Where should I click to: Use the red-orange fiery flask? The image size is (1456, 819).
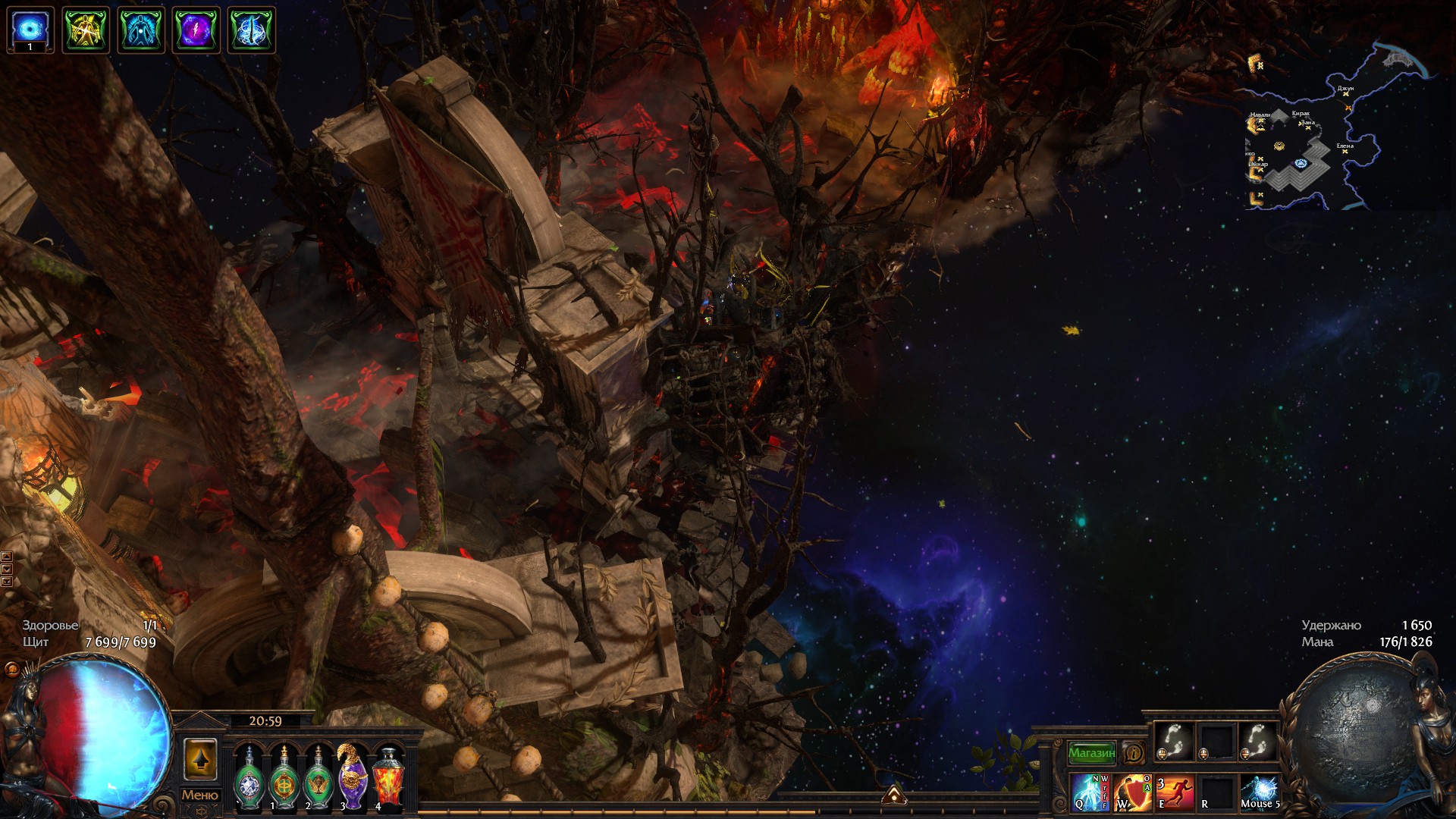[388, 779]
